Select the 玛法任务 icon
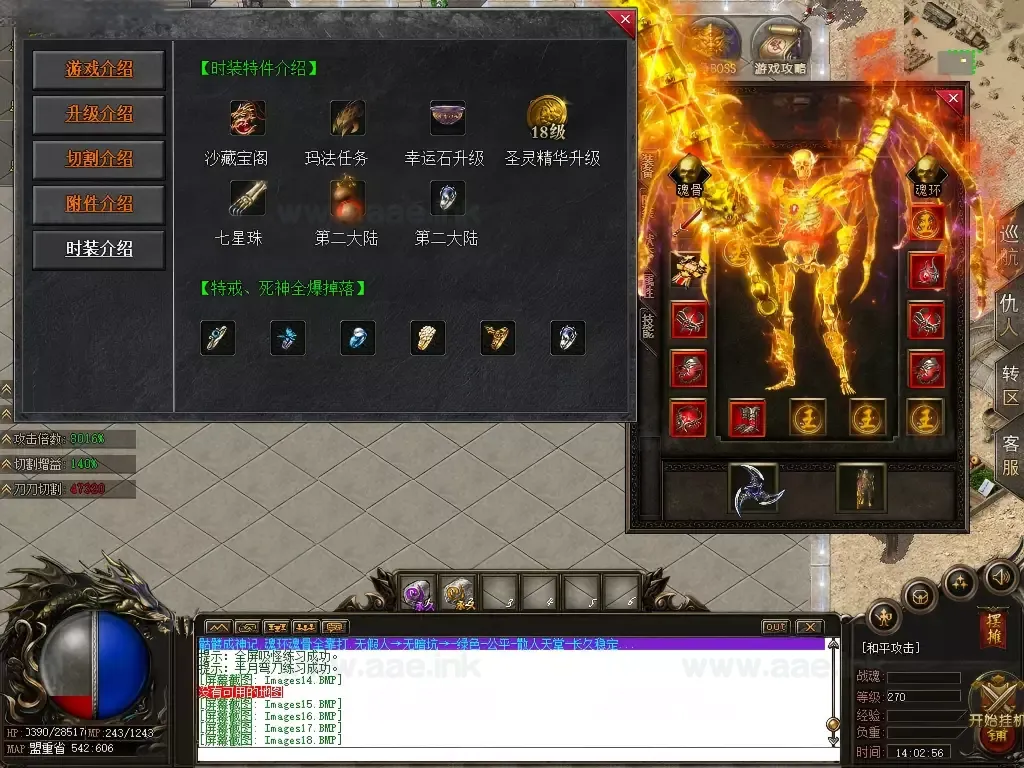The height and width of the screenshot is (768, 1024). click(x=347, y=118)
